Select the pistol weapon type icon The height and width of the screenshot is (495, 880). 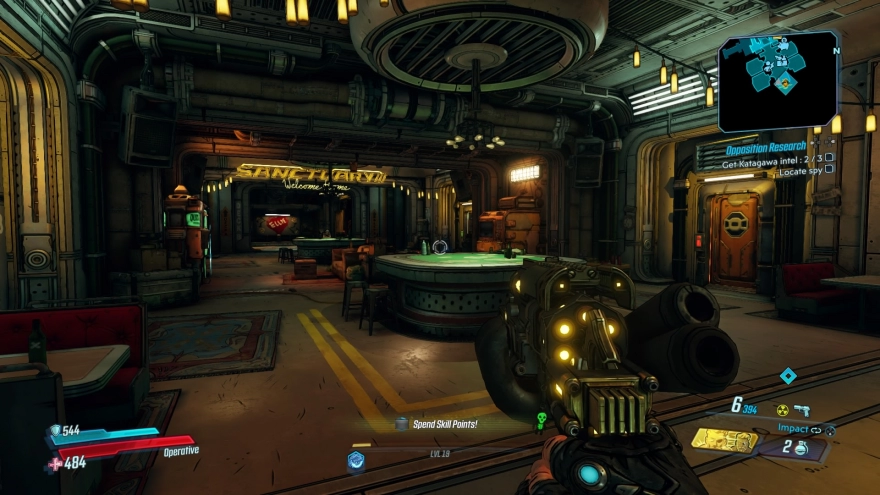802,410
